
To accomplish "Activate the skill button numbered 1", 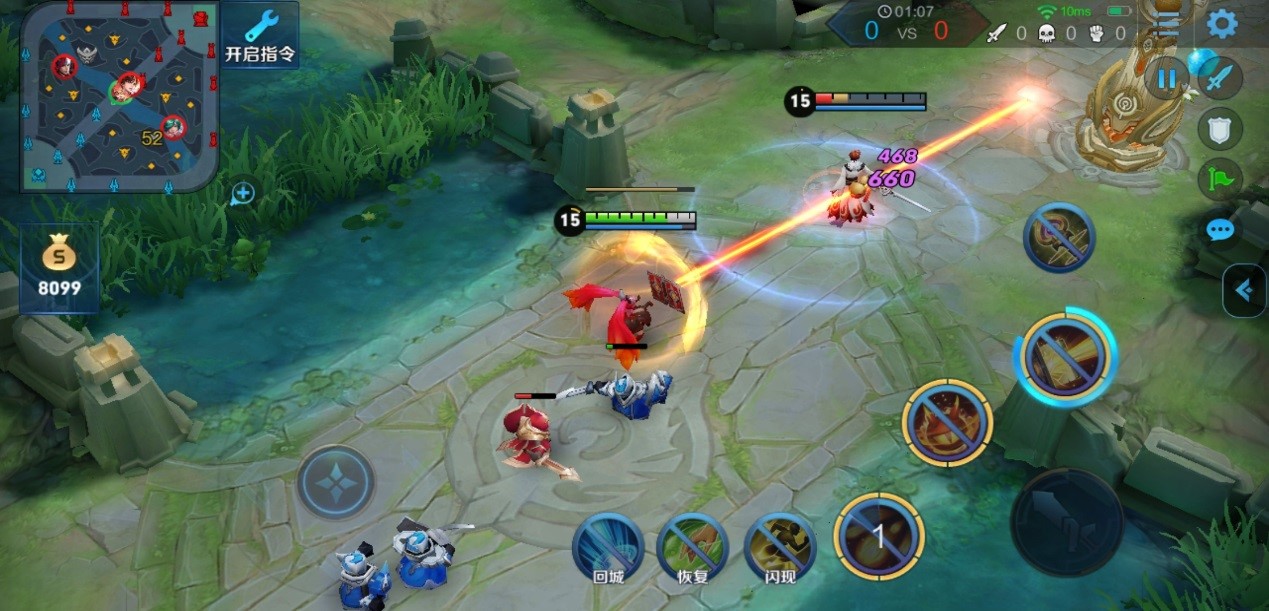I will tap(879, 538).
